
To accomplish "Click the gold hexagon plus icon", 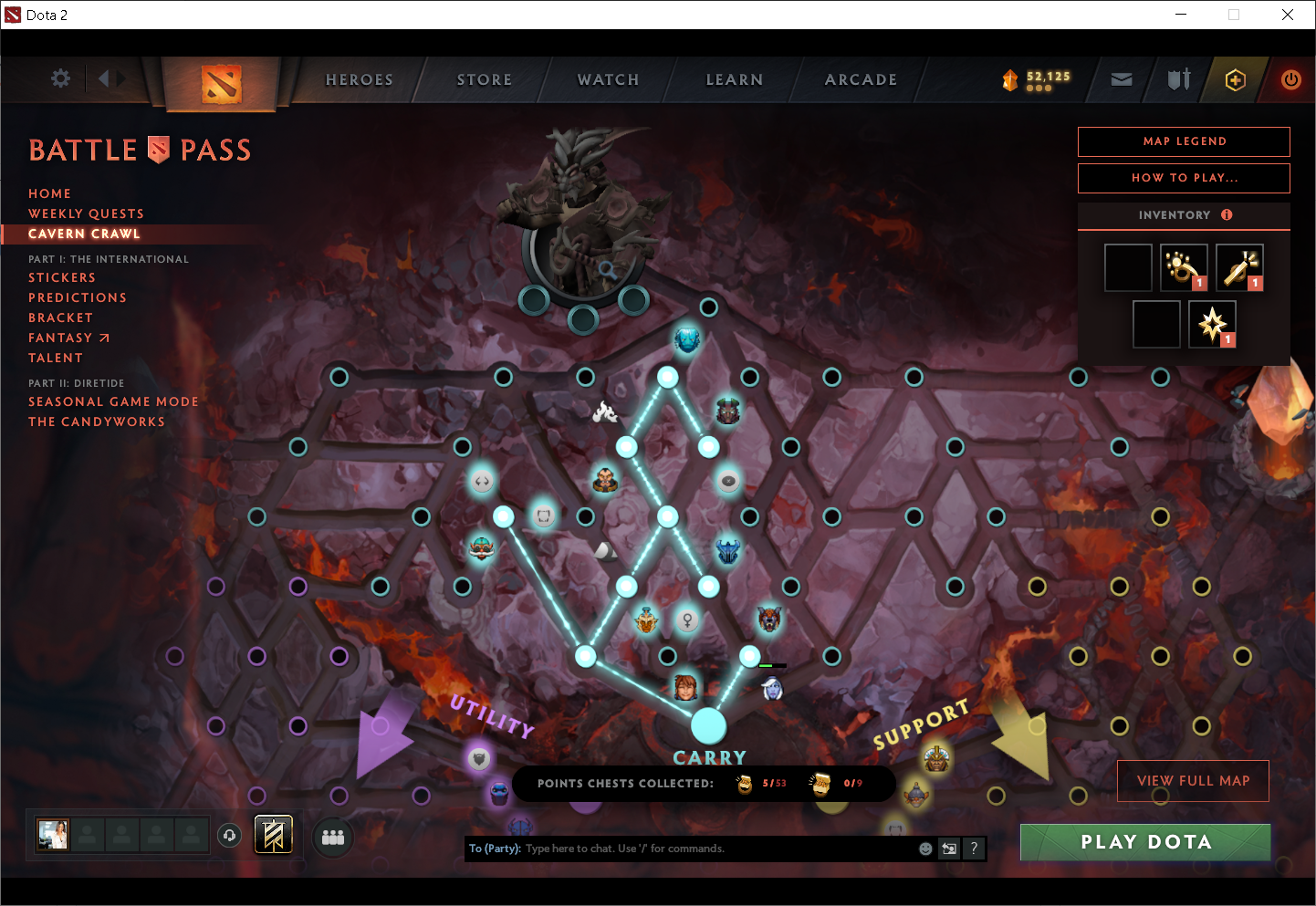I will pos(1235,79).
